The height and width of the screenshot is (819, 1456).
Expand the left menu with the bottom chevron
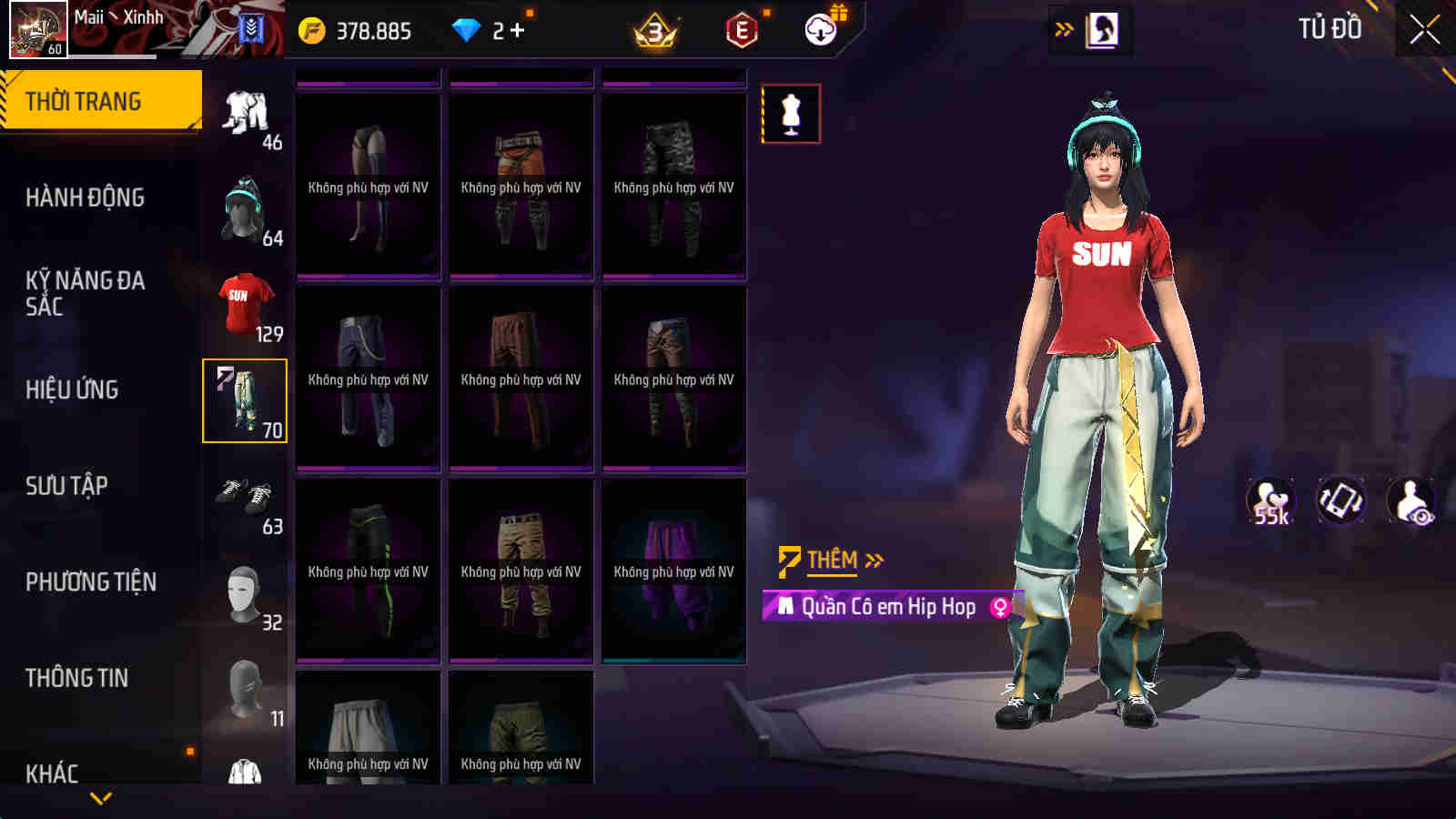pos(100,799)
